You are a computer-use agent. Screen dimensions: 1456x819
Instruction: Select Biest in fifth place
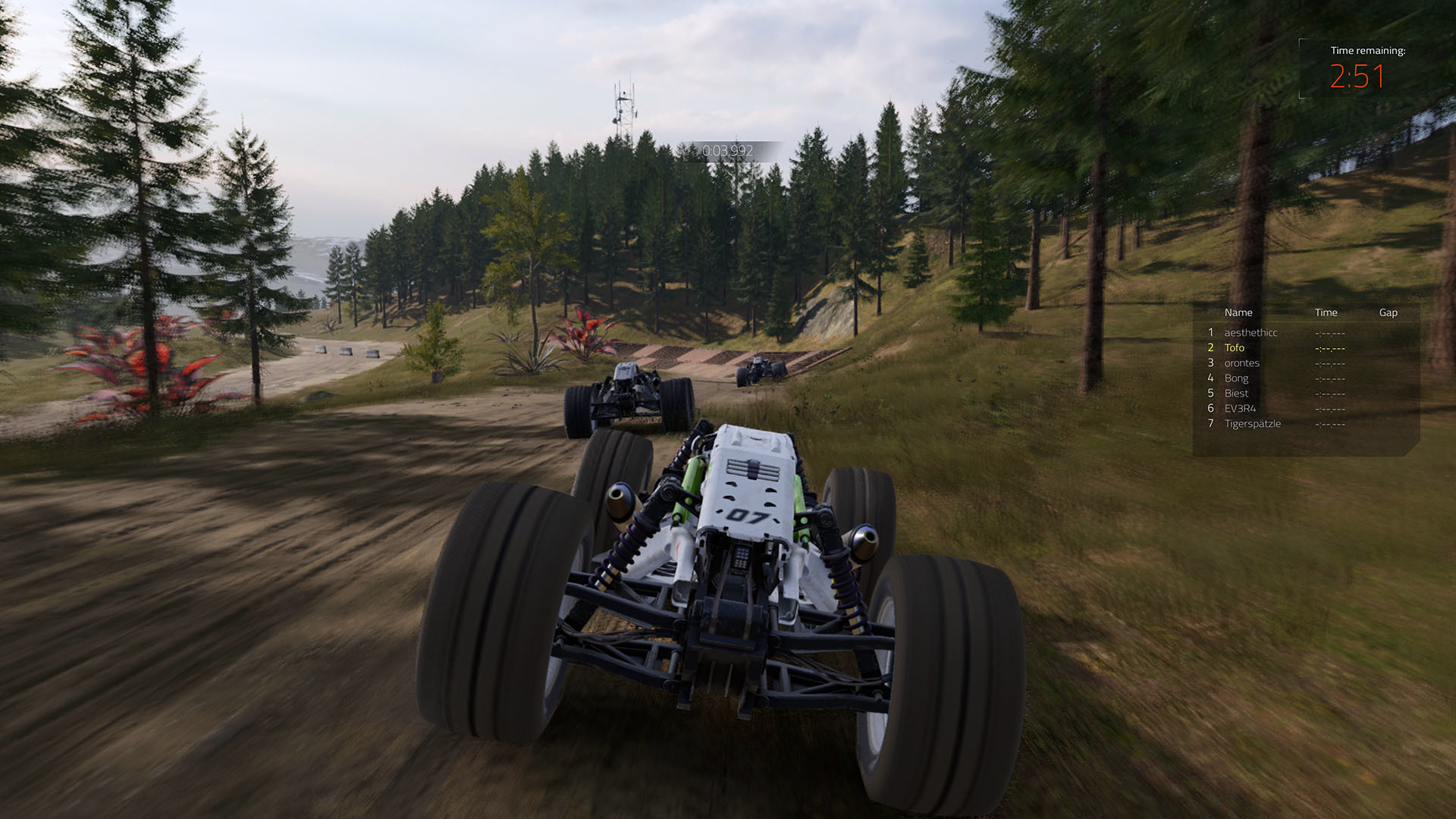click(1237, 393)
